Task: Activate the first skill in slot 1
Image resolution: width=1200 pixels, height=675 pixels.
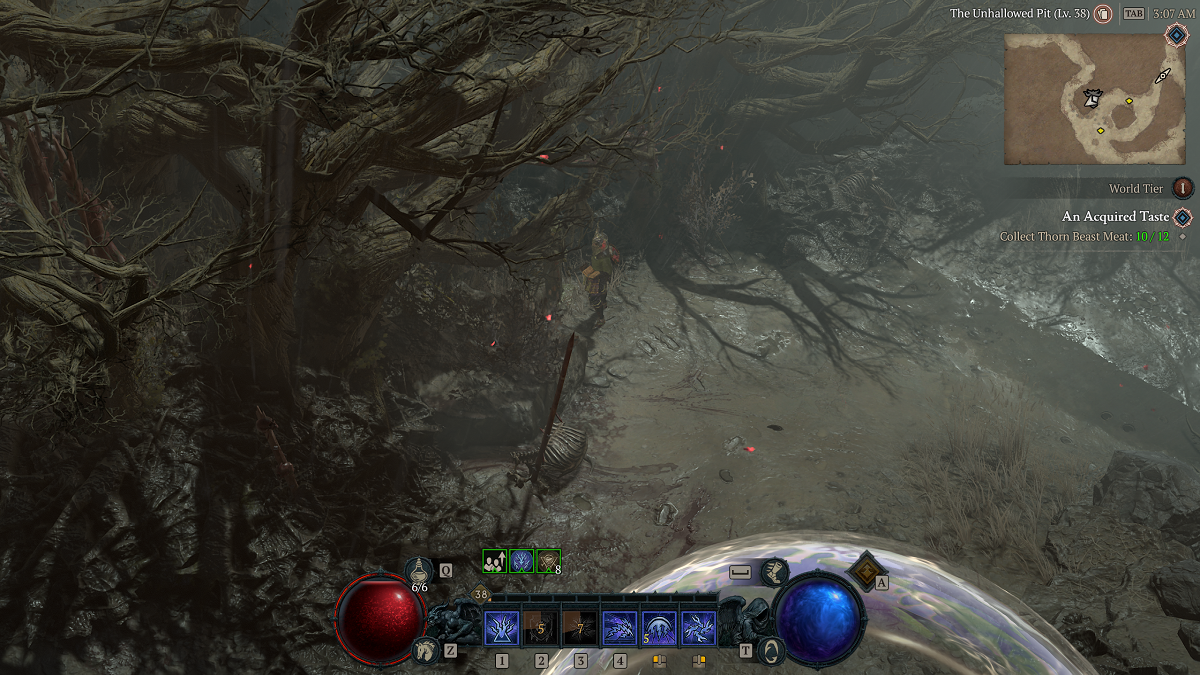Action: tap(501, 629)
